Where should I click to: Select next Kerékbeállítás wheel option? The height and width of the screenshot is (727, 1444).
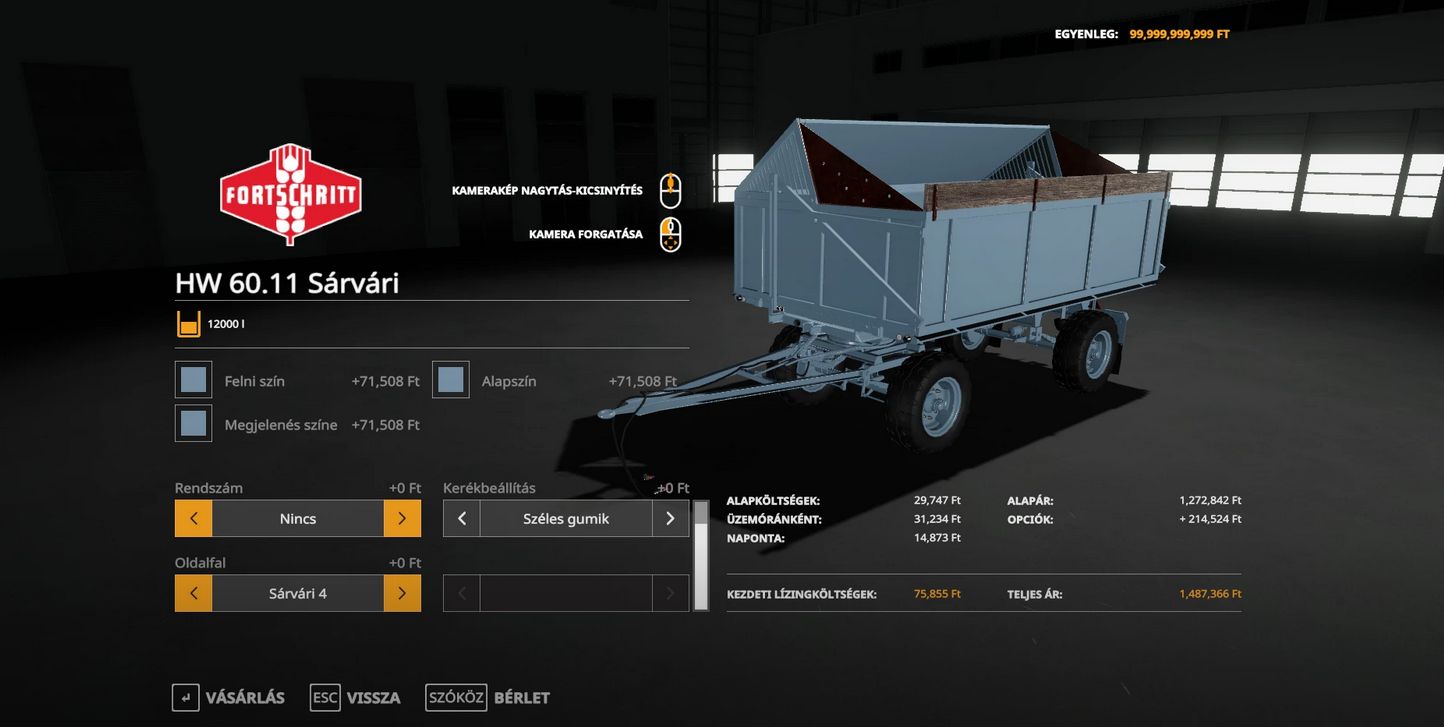click(x=670, y=519)
